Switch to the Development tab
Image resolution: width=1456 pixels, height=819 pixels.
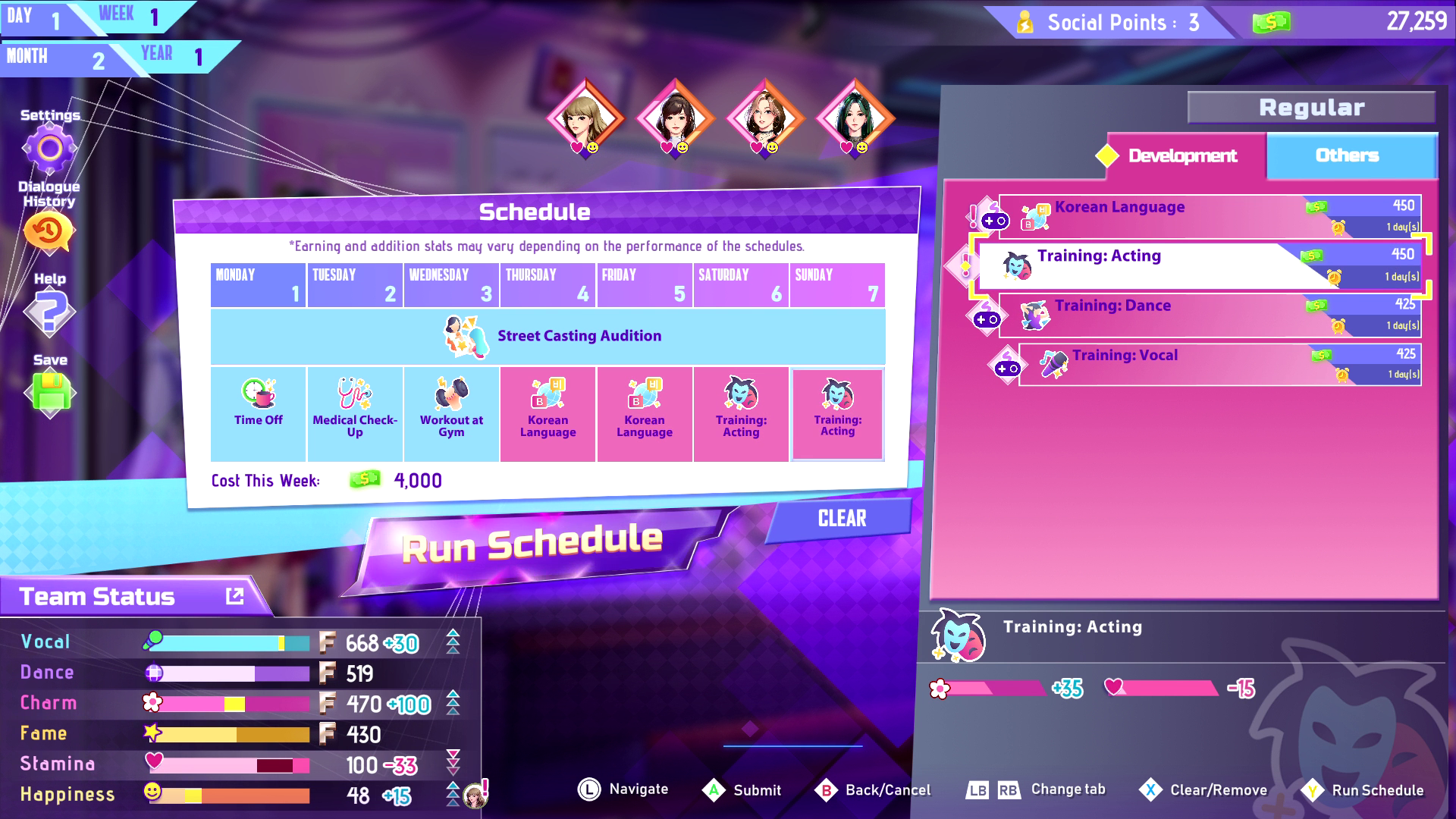(1181, 157)
